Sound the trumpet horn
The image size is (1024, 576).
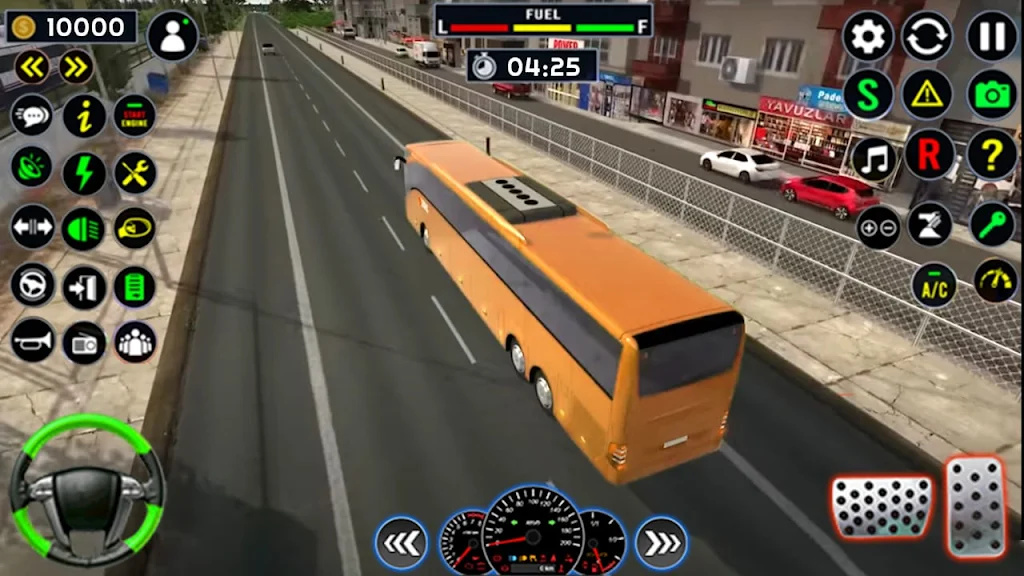tap(33, 341)
